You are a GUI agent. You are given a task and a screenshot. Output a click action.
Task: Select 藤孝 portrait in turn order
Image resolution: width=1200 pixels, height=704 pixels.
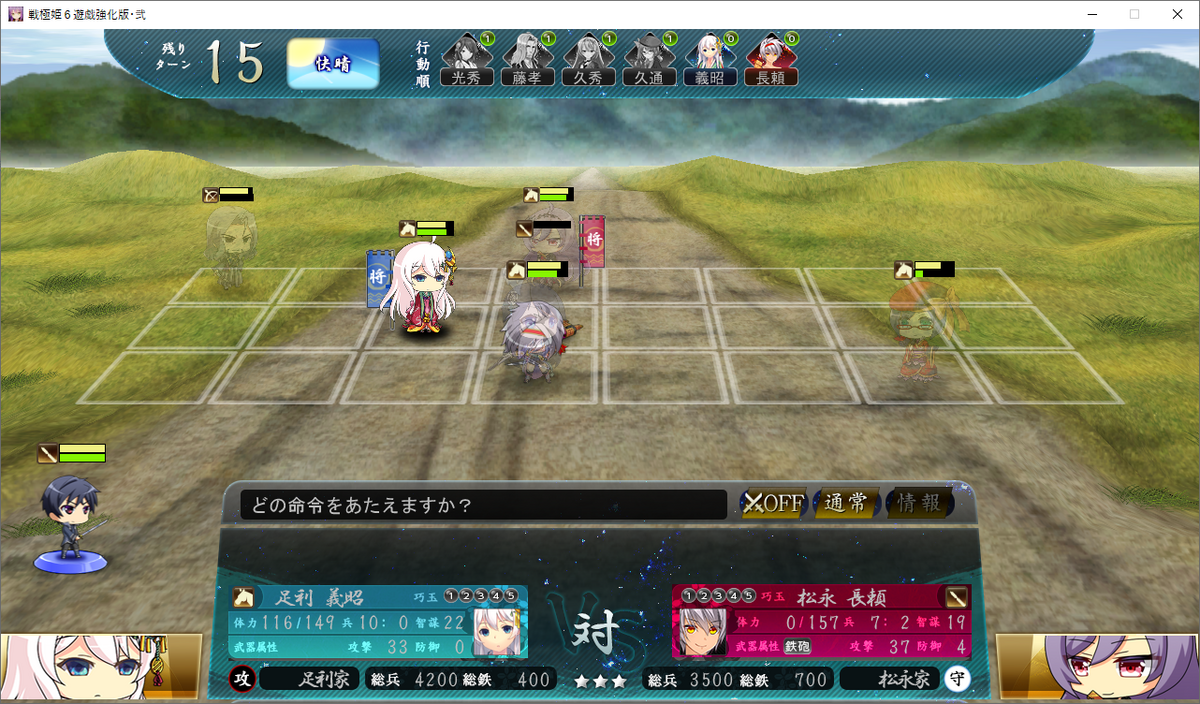coord(527,59)
